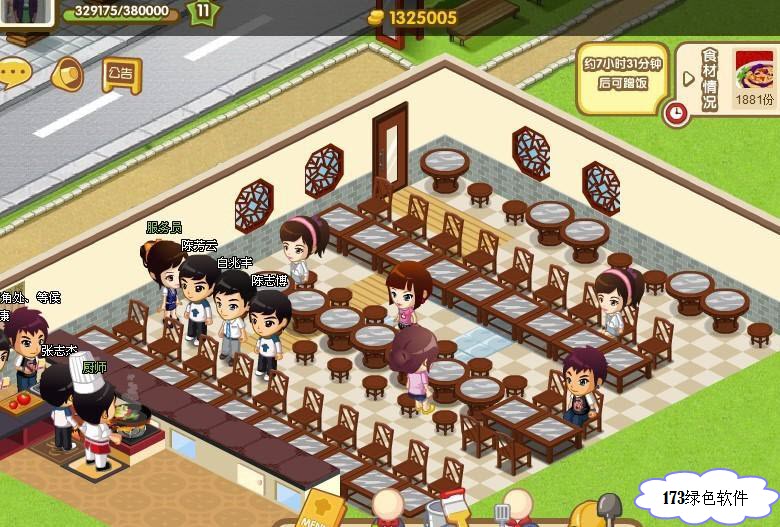Viewport: 780px width, 527px height.
Task: Click the red clock timer icon
Action: (x=677, y=113)
